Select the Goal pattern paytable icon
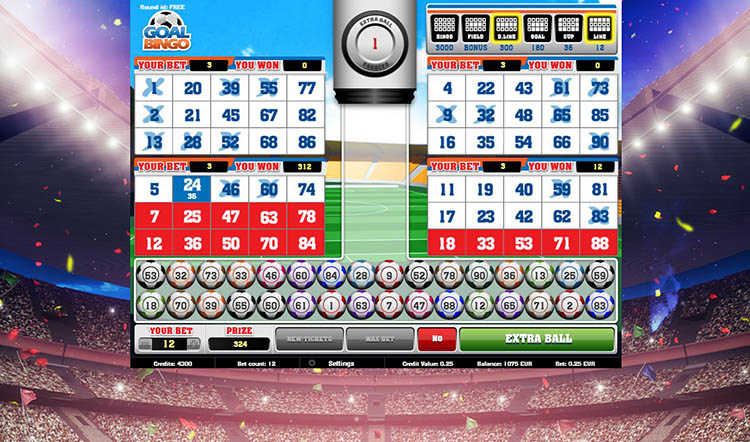 (x=537, y=27)
